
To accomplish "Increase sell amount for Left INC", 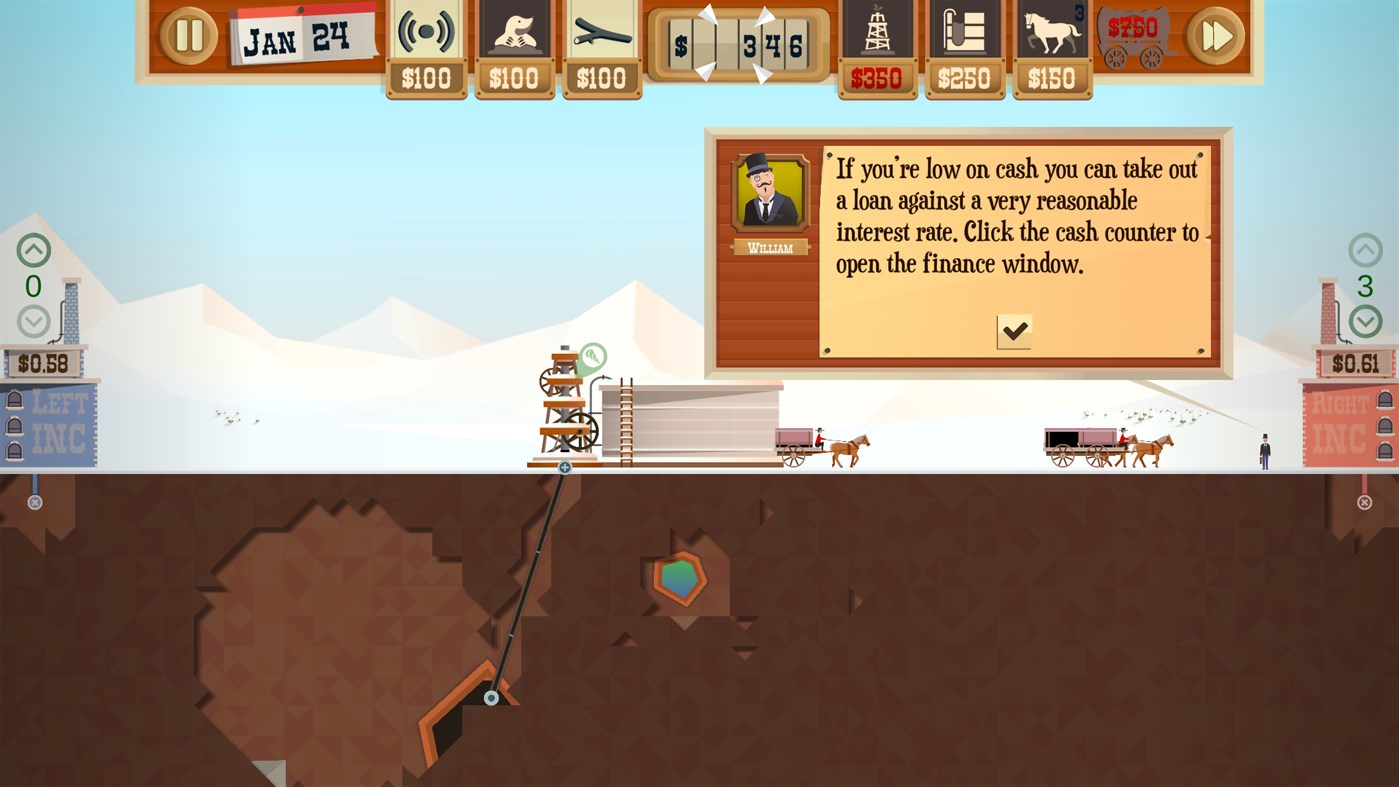I will [31, 251].
